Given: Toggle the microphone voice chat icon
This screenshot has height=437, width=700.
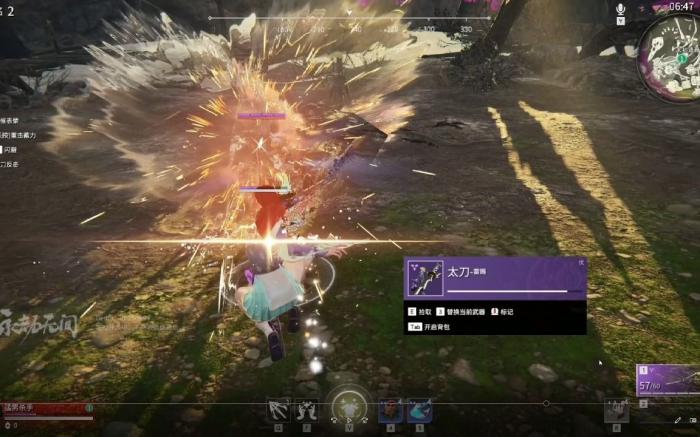Looking at the screenshot, I should 621,9.
